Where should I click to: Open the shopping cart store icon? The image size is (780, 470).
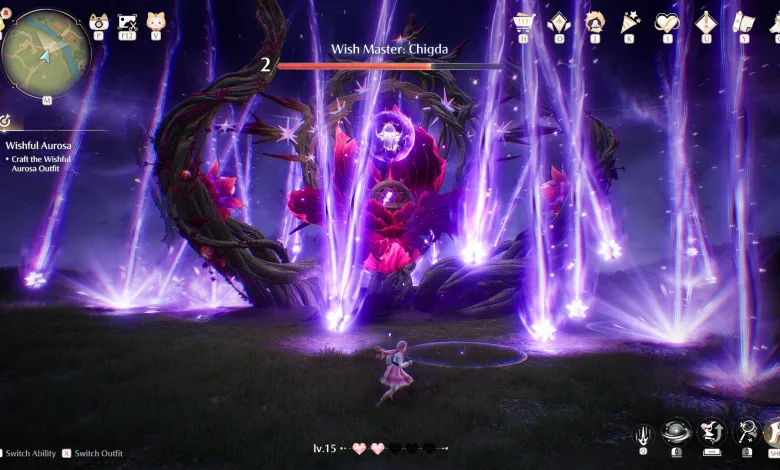523,21
